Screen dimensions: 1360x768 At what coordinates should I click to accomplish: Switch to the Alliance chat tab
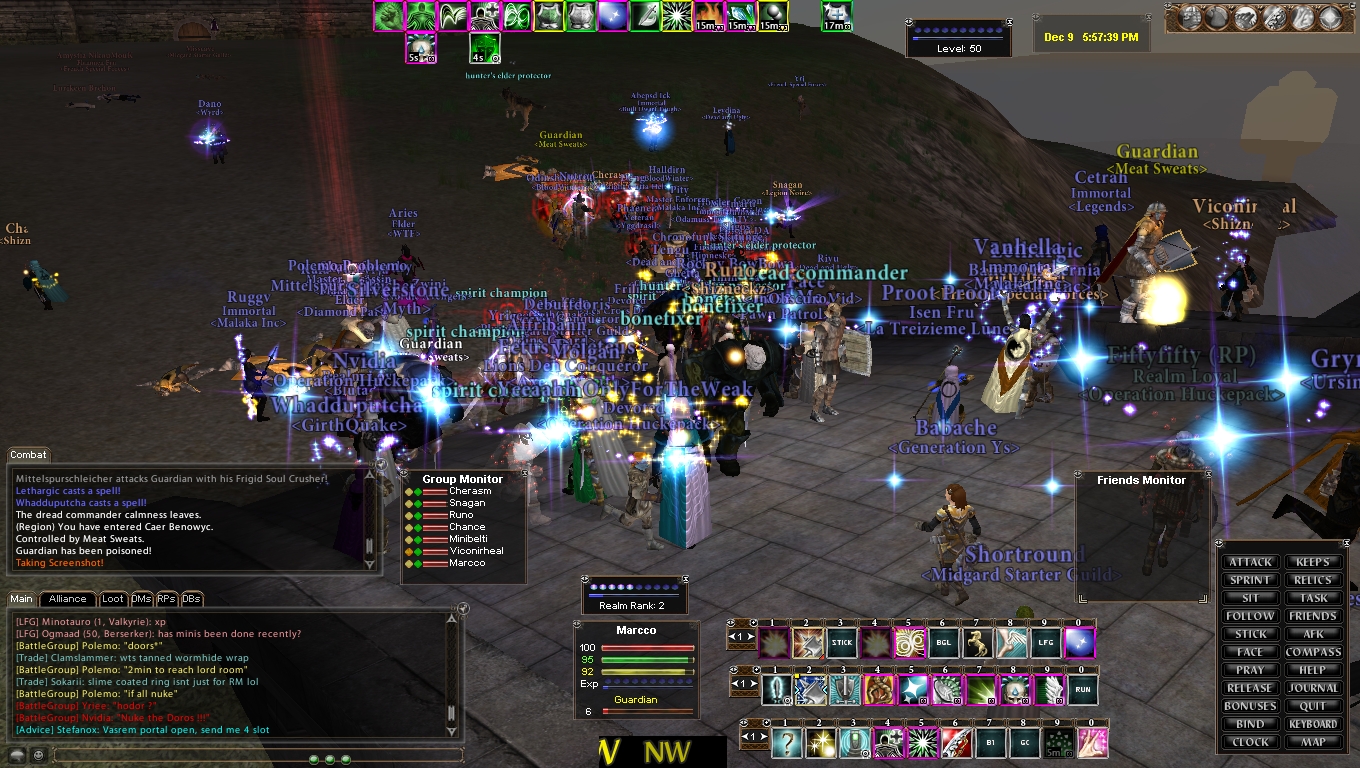point(68,599)
